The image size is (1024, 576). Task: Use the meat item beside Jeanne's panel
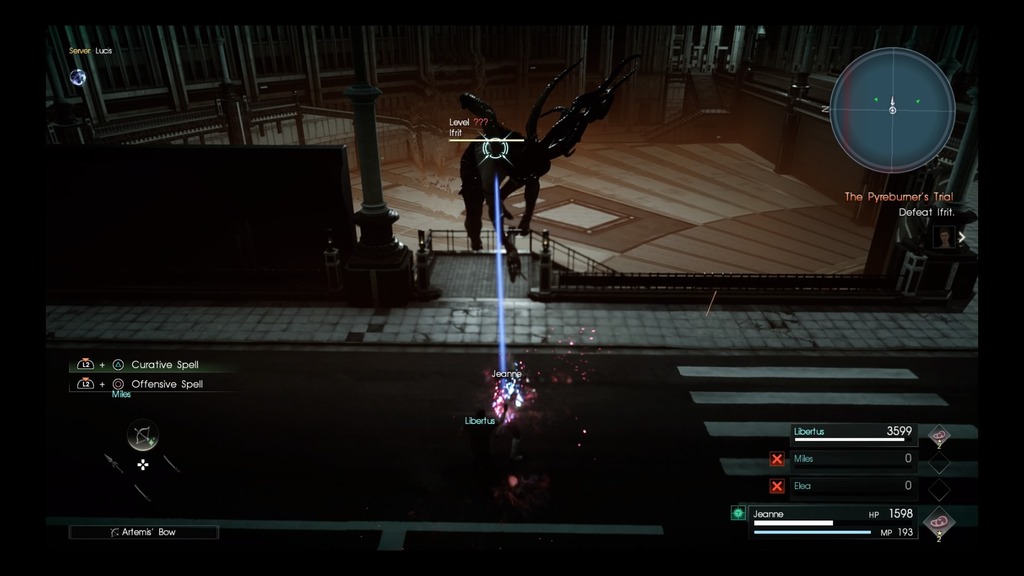(938, 521)
